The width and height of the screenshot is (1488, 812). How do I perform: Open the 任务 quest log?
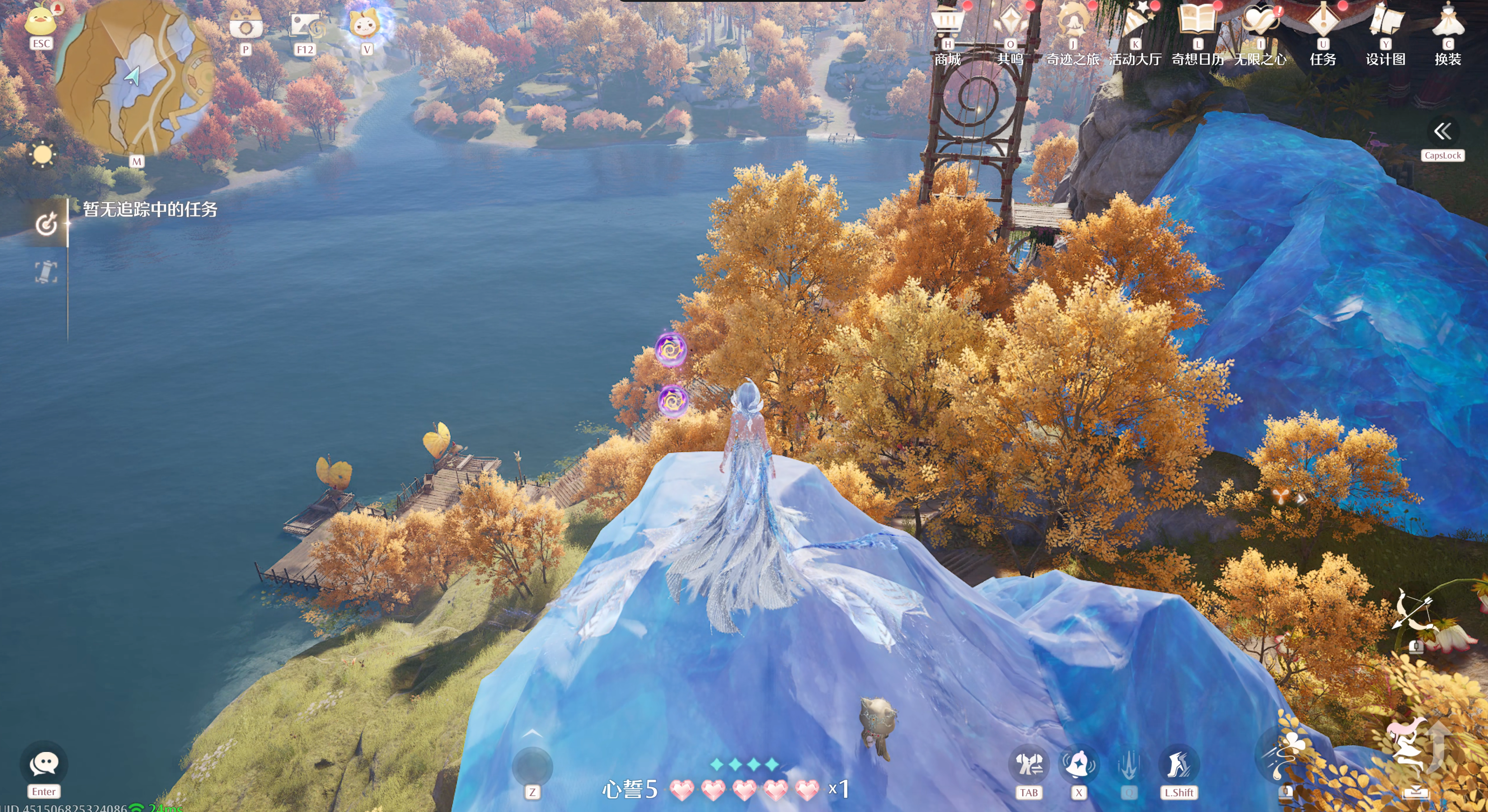coord(1323,23)
